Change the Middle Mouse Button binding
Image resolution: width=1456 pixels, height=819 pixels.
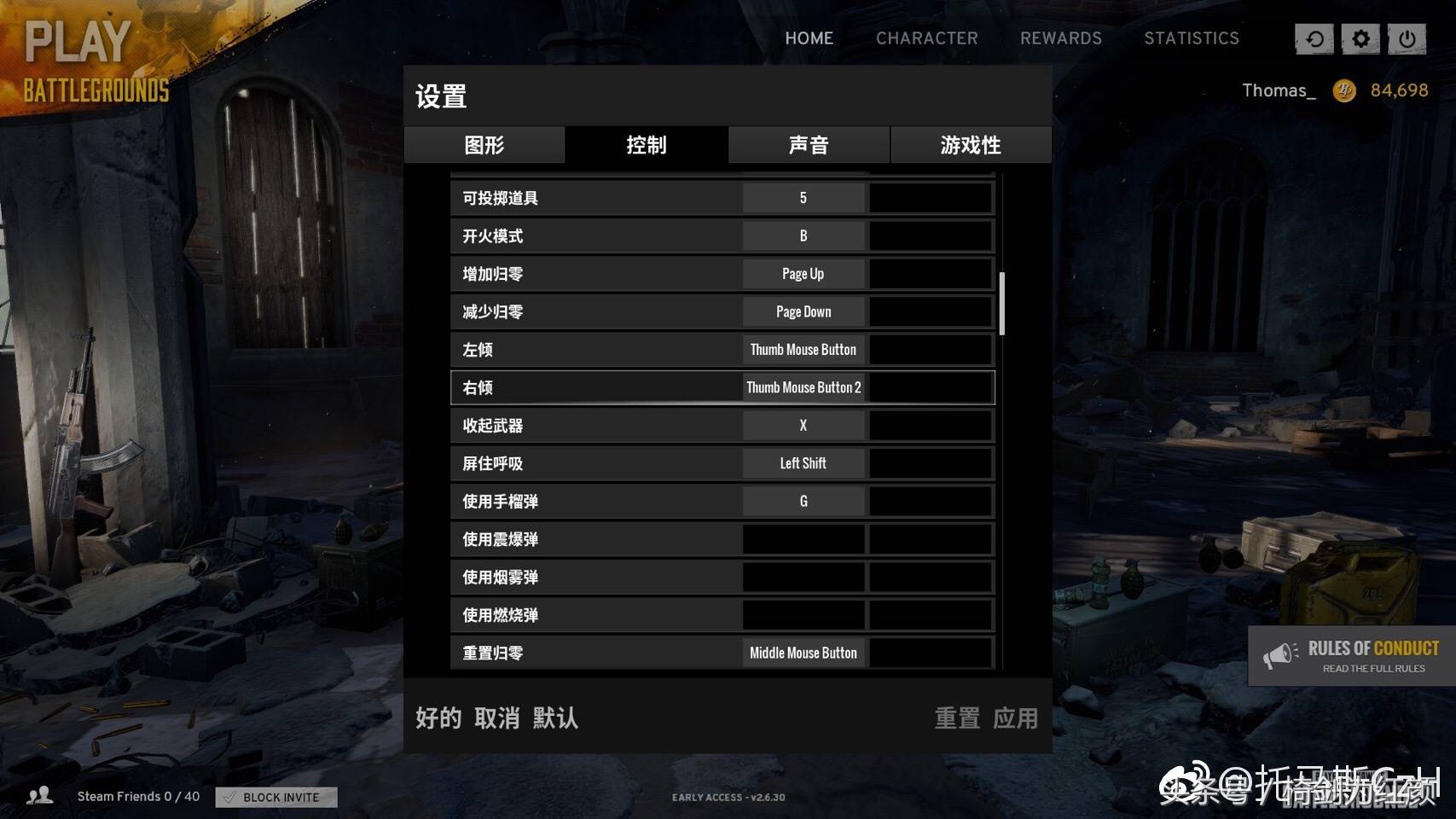[803, 653]
